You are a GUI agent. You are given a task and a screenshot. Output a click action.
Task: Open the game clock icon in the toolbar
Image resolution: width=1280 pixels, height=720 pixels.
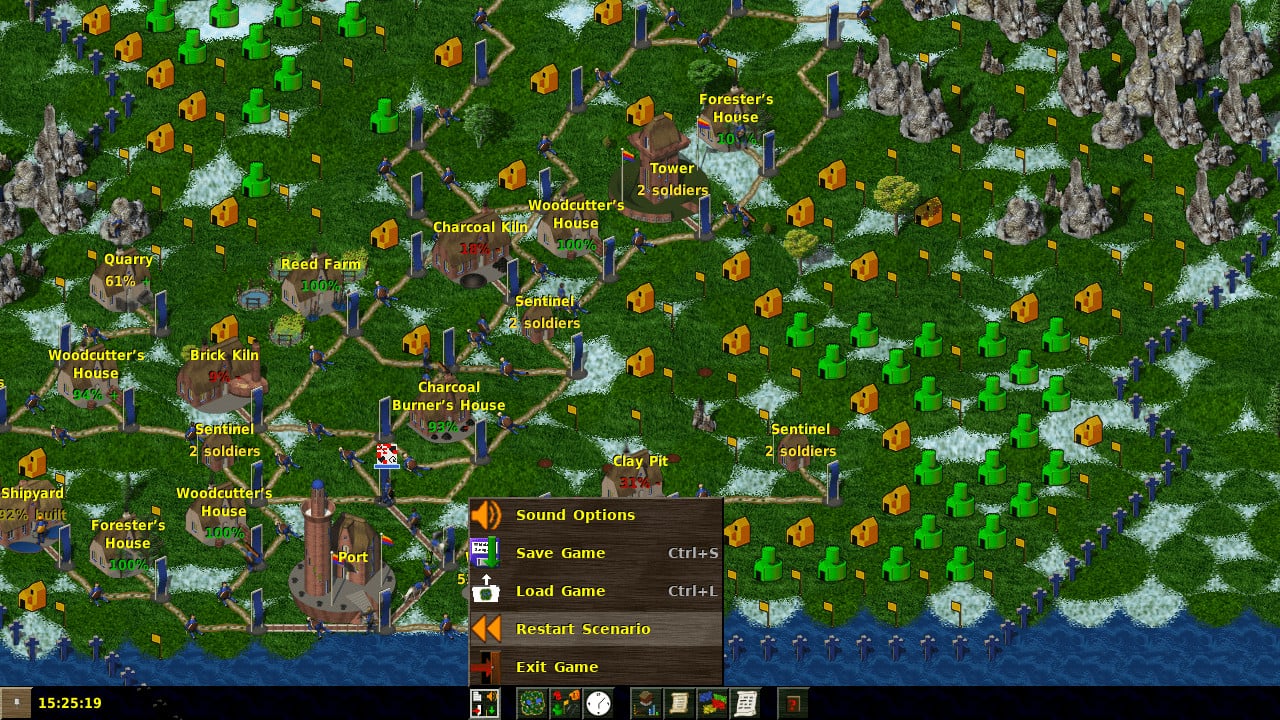coord(598,703)
